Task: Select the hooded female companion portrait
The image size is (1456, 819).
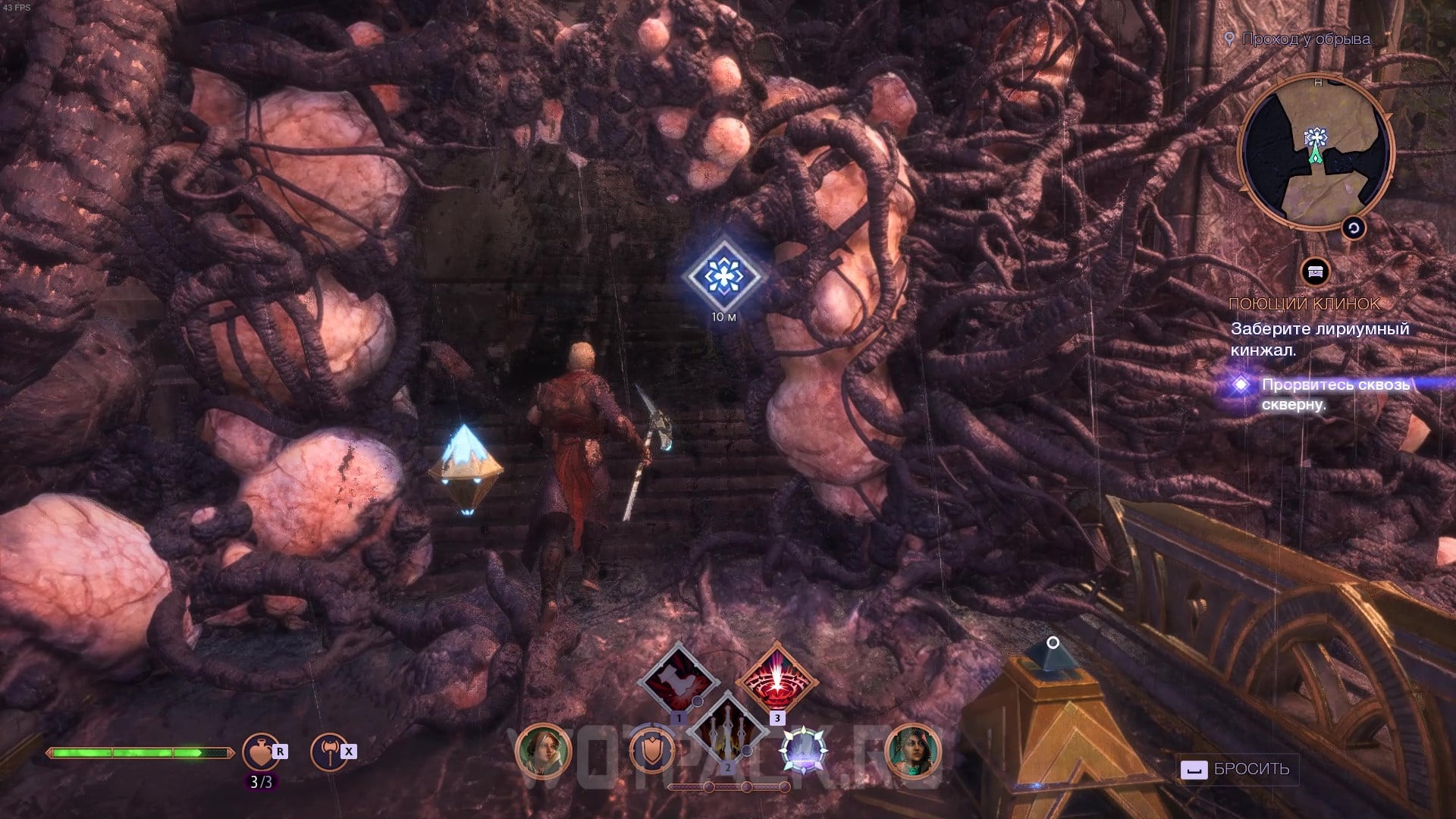Action: [543, 751]
